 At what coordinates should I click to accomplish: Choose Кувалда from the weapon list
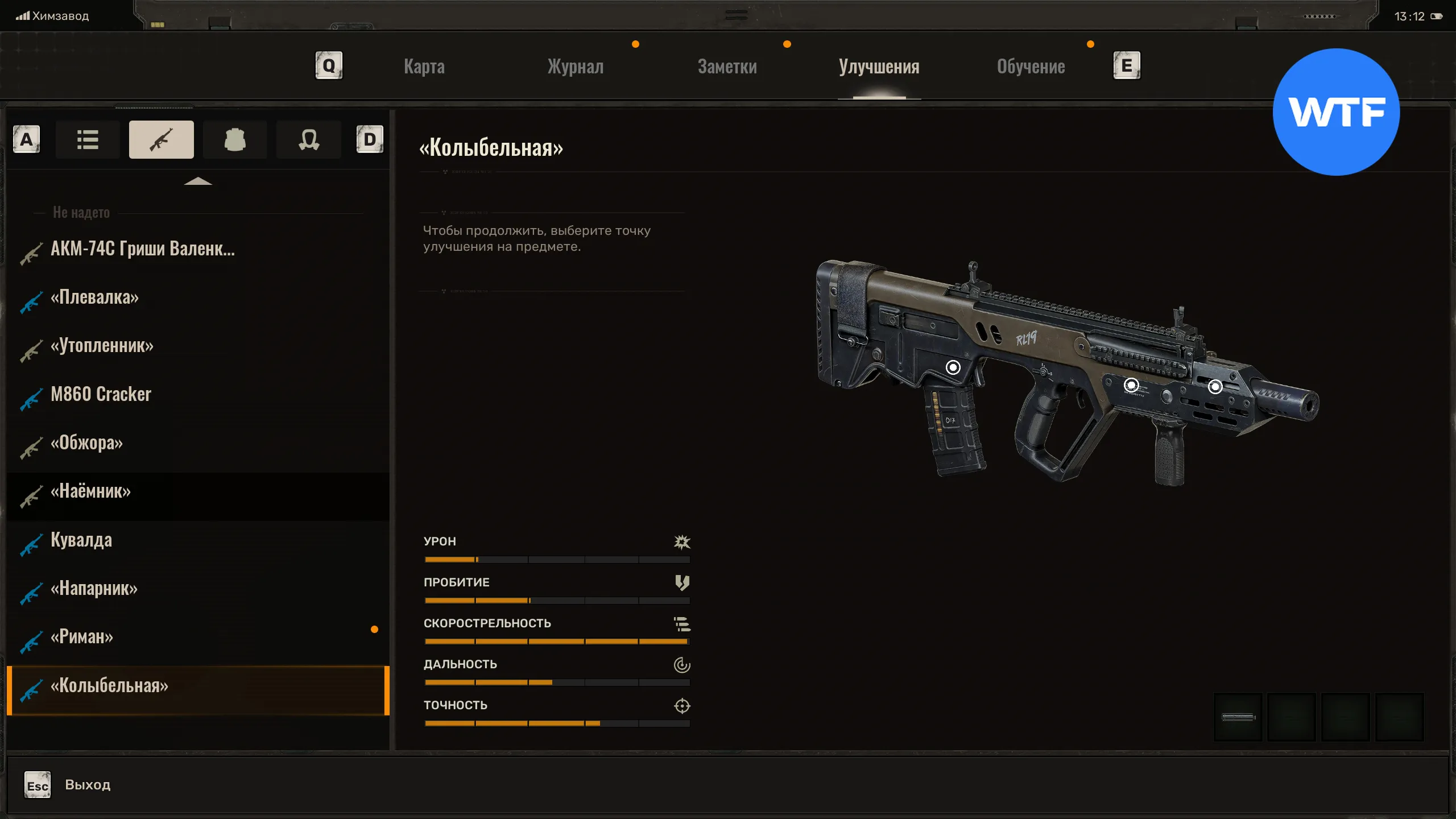(x=81, y=540)
